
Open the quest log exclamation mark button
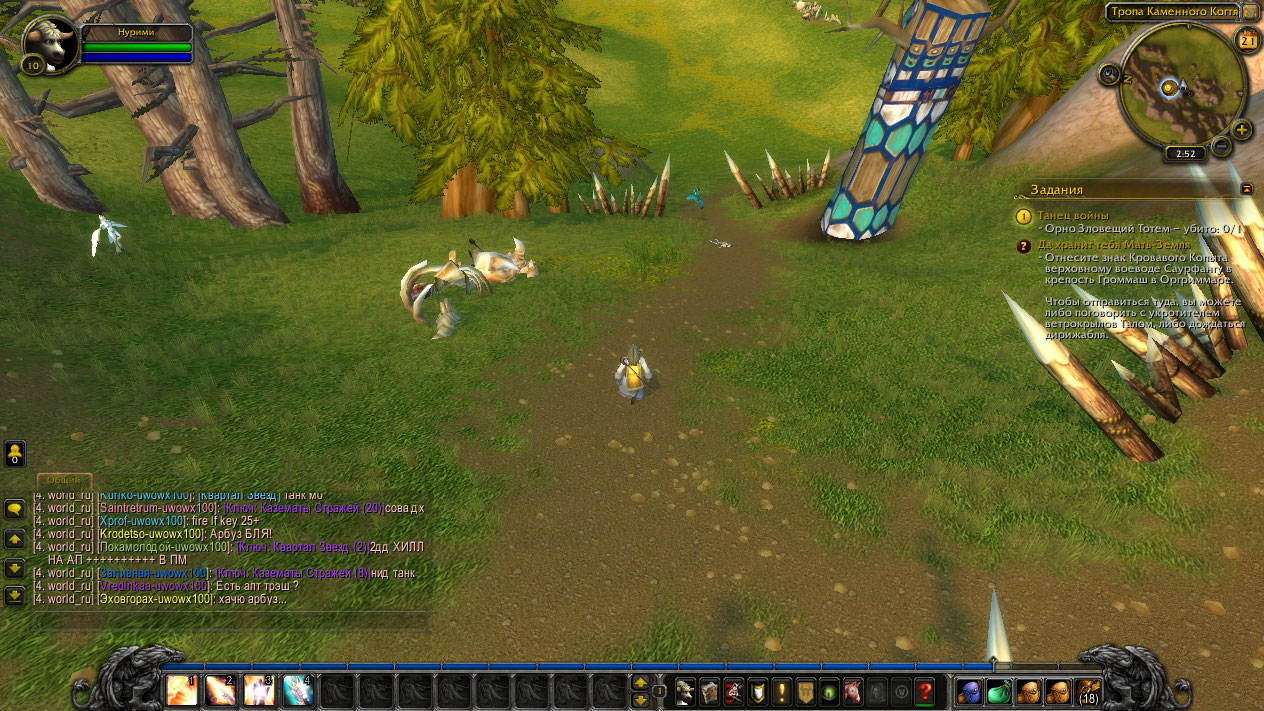[781, 691]
